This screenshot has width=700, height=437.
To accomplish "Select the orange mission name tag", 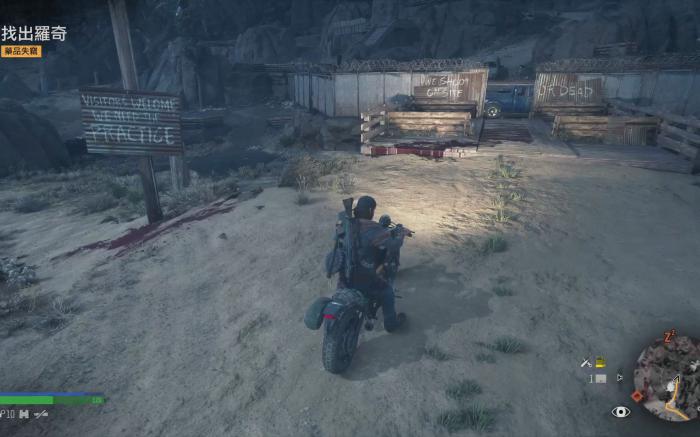I will 21,51.
